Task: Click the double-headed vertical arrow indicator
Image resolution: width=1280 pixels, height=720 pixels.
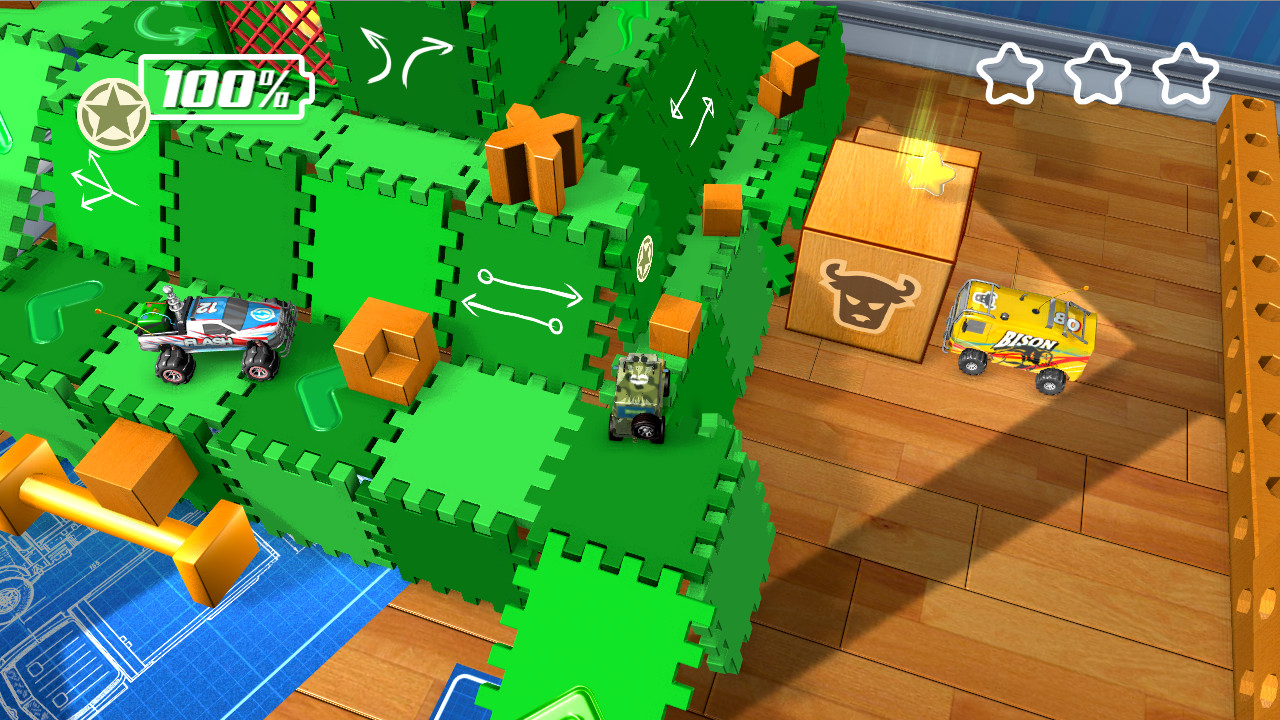Action: coord(692,105)
